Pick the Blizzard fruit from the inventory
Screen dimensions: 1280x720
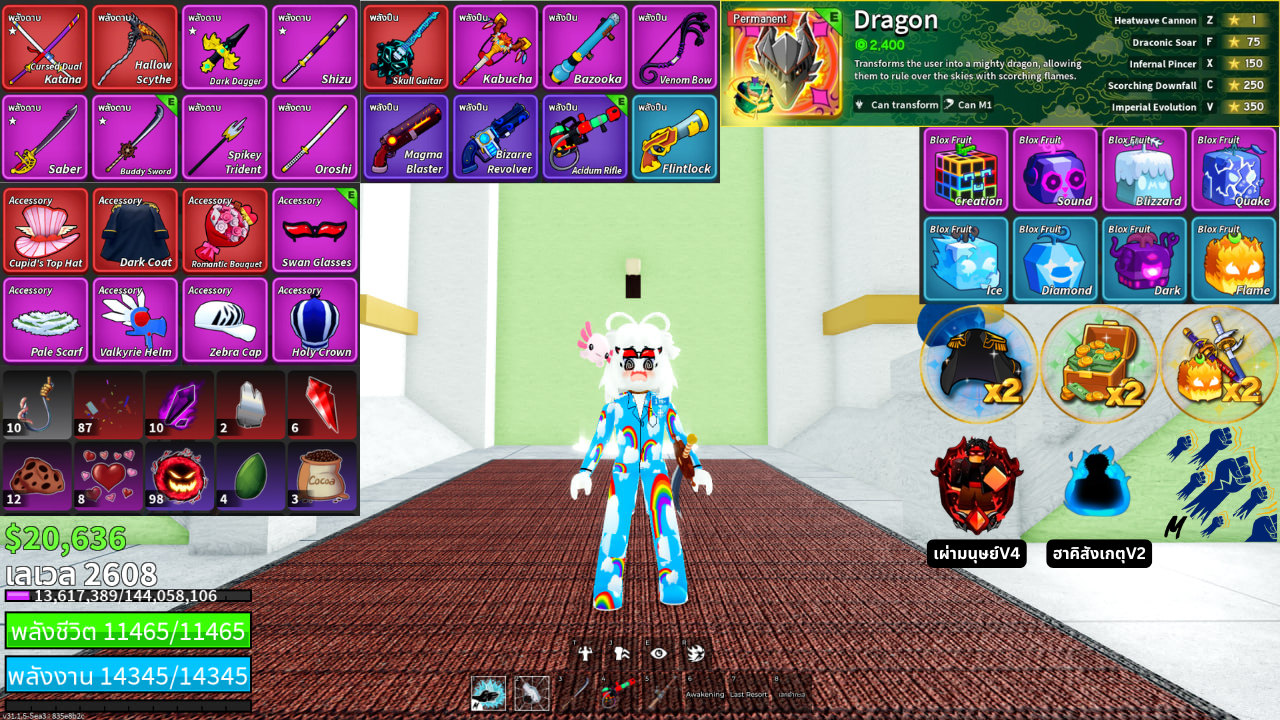[x=1144, y=169]
